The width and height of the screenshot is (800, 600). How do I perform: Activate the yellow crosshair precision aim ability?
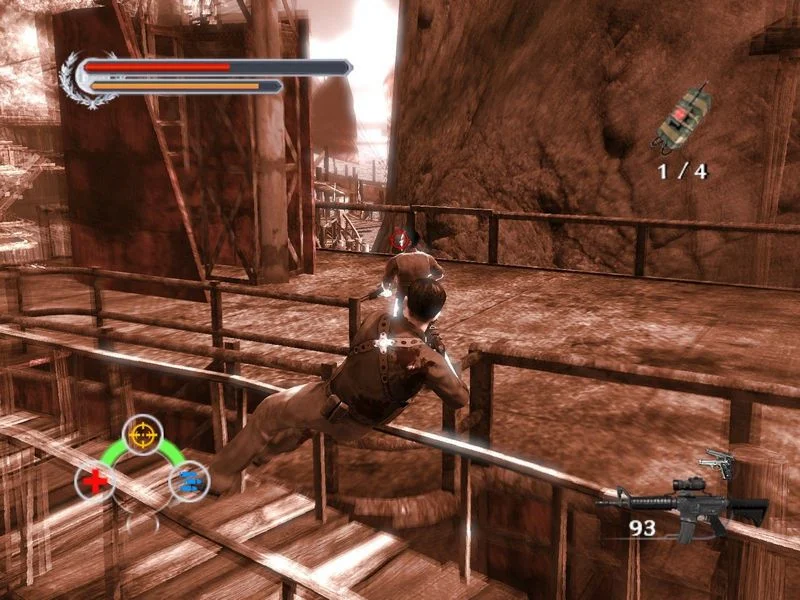(x=143, y=433)
